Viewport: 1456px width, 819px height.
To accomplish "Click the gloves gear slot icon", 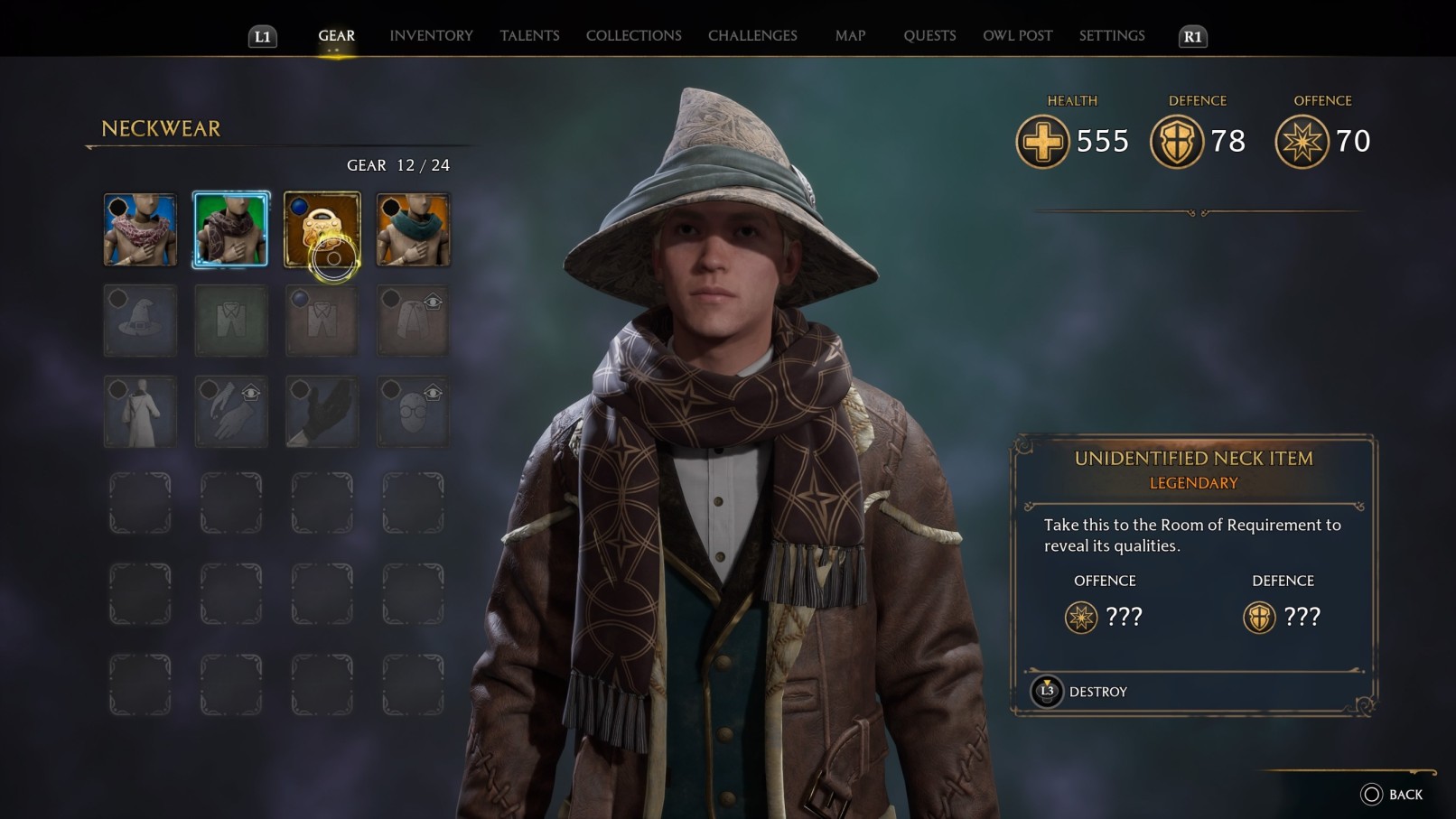I will pos(231,412).
